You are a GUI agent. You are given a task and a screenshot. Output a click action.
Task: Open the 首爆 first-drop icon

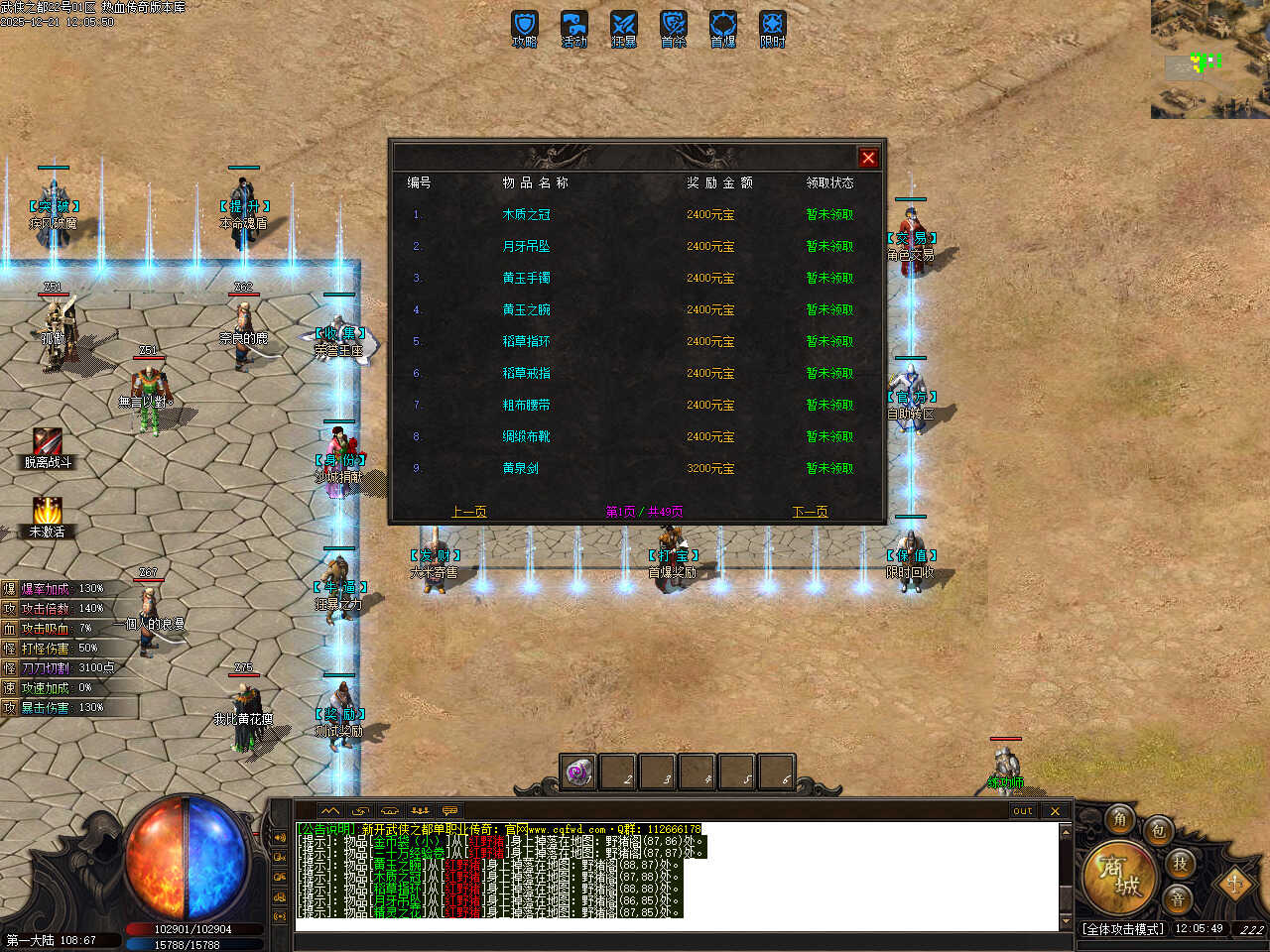click(x=723, y=27)
